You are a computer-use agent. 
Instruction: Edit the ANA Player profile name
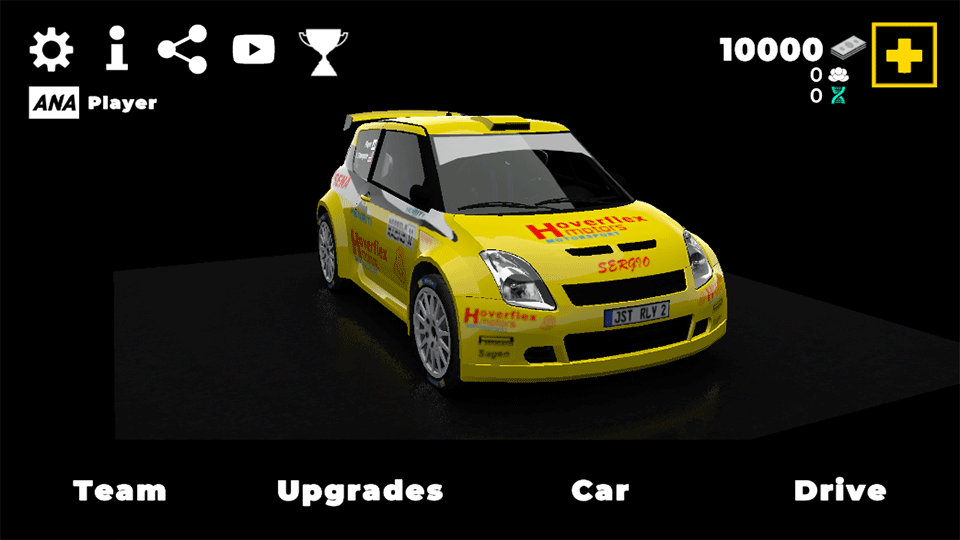[121, 103]
